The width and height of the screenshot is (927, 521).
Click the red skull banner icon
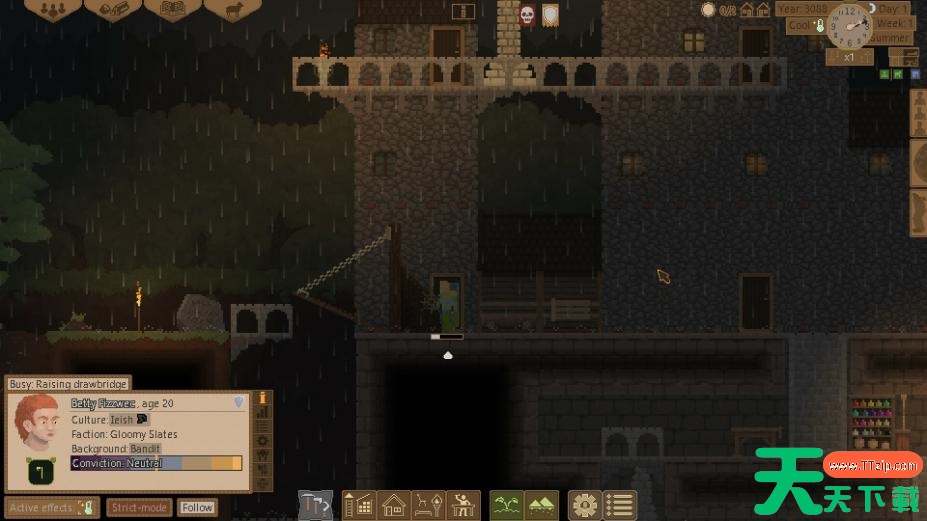click(x=527, y=15)
